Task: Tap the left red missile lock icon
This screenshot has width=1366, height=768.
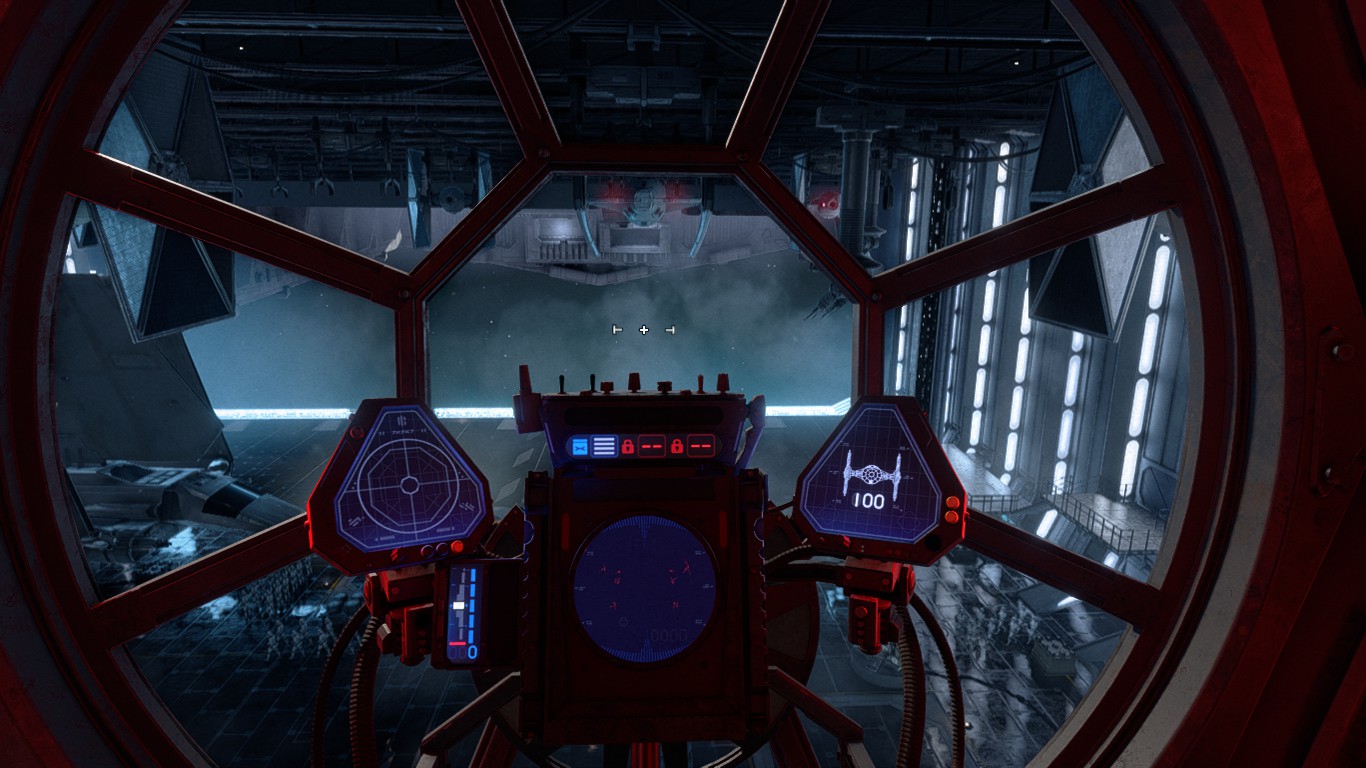Action: click(628, 445)
